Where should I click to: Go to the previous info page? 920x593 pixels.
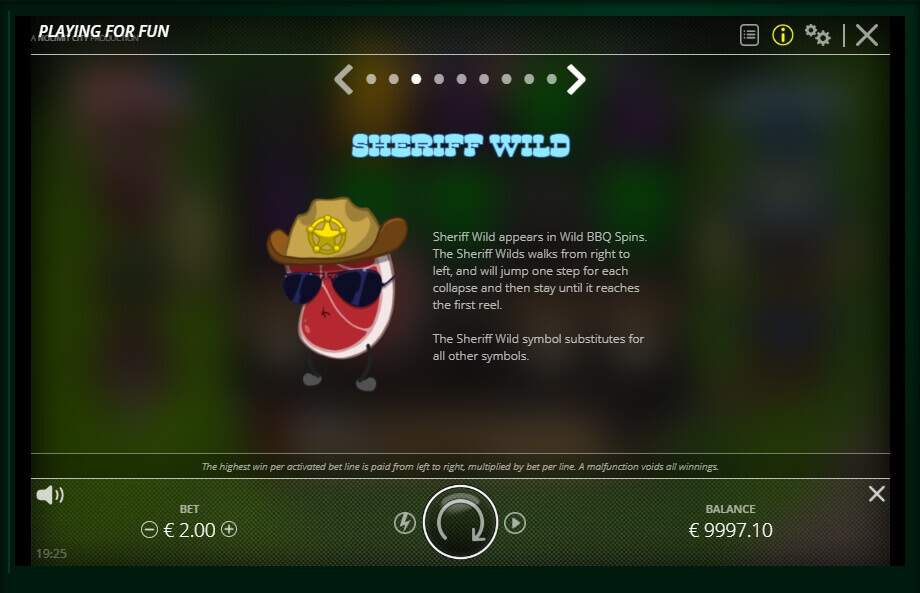[344, 79]
